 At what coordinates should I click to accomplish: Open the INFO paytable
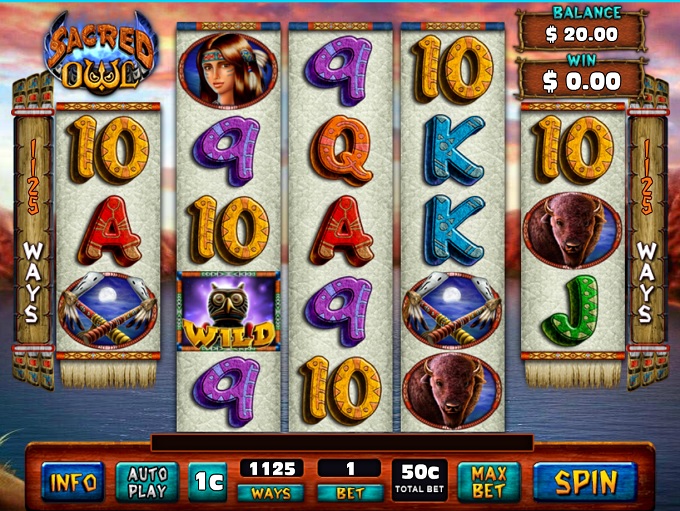tap(73, 483)
